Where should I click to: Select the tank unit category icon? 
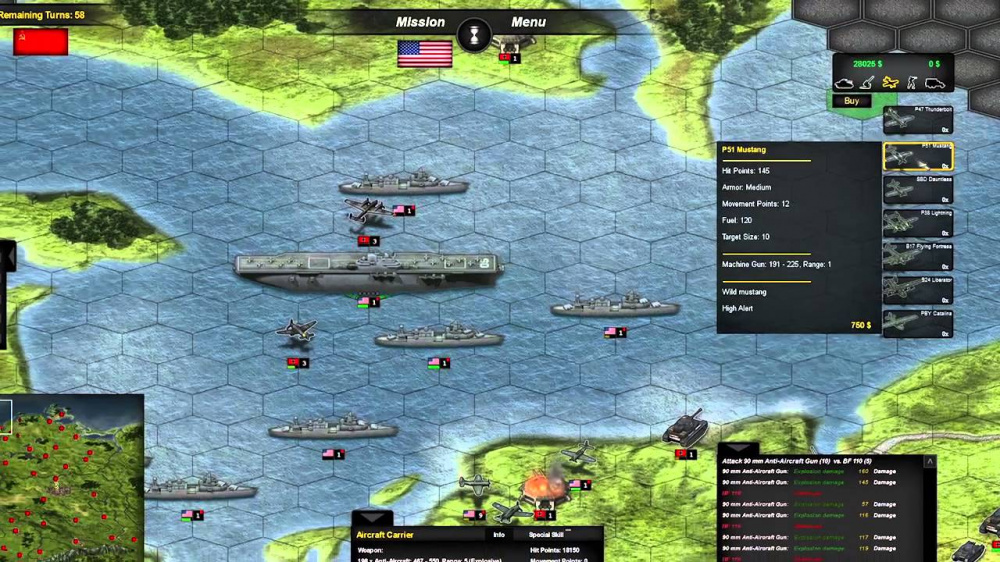(x=845, y=82)
